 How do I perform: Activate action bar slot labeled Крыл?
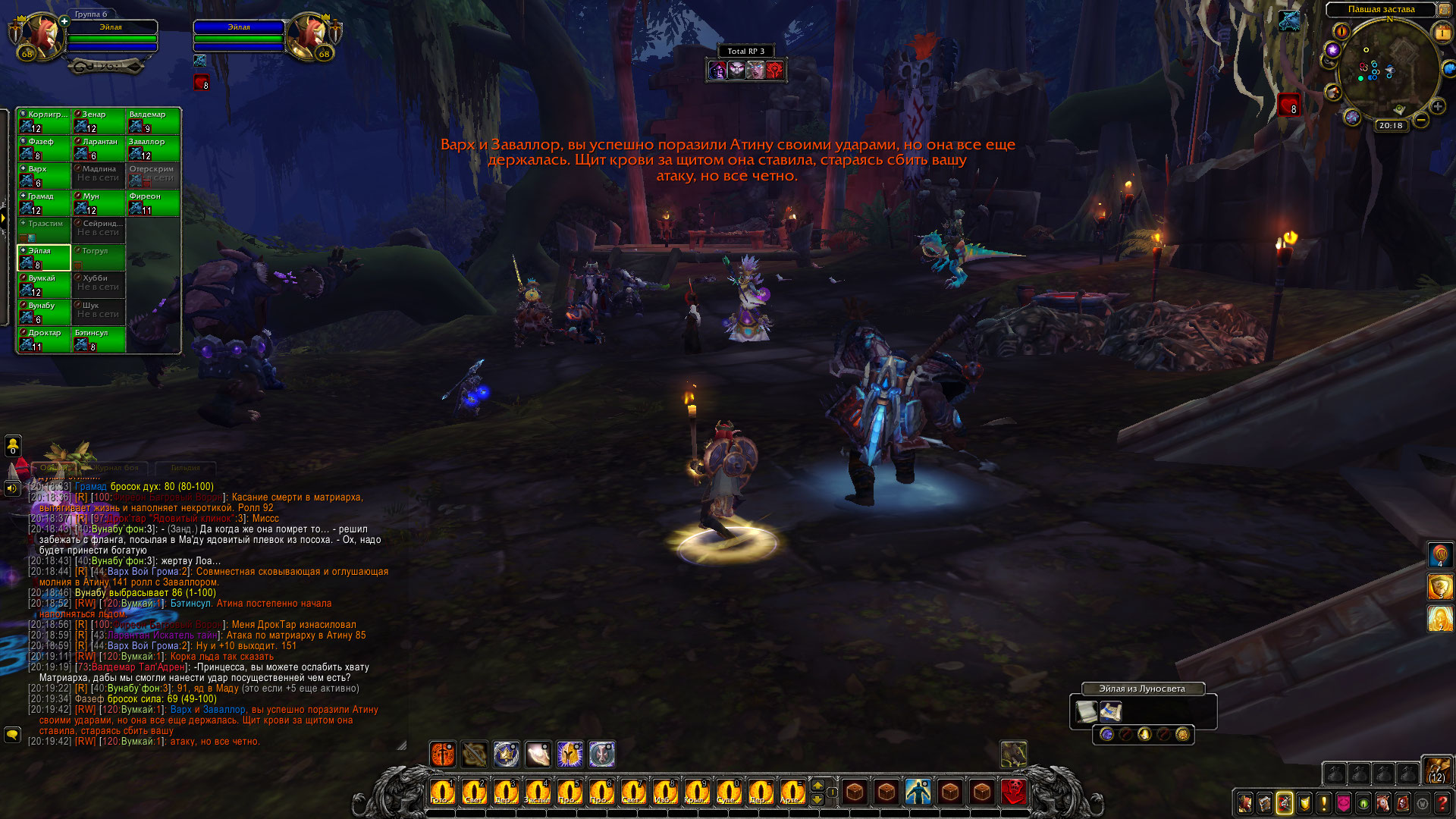point(696,792)
